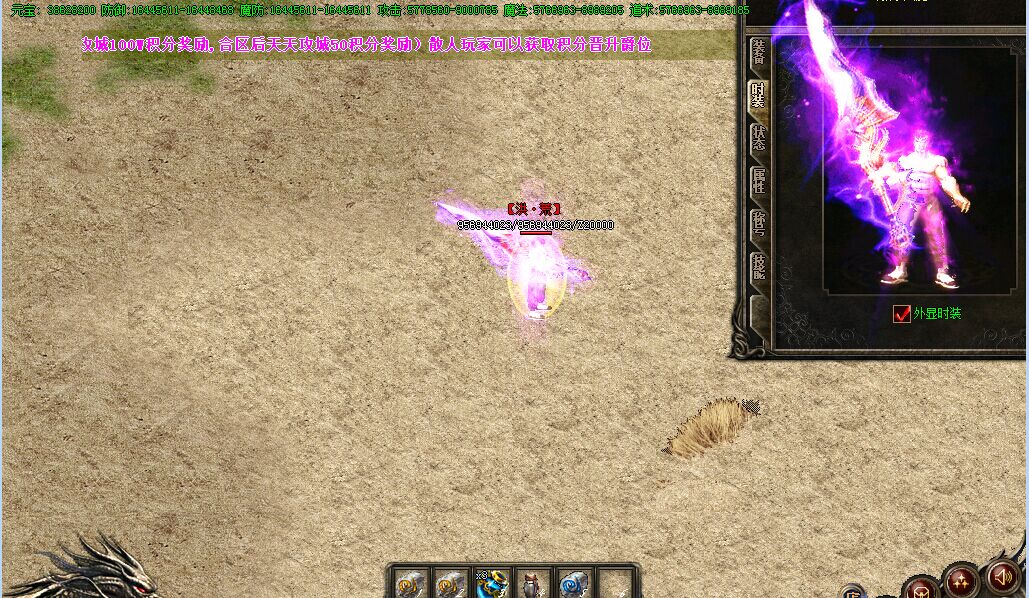Show the 属性 (Attributes) tab

[x=759, y=181]
